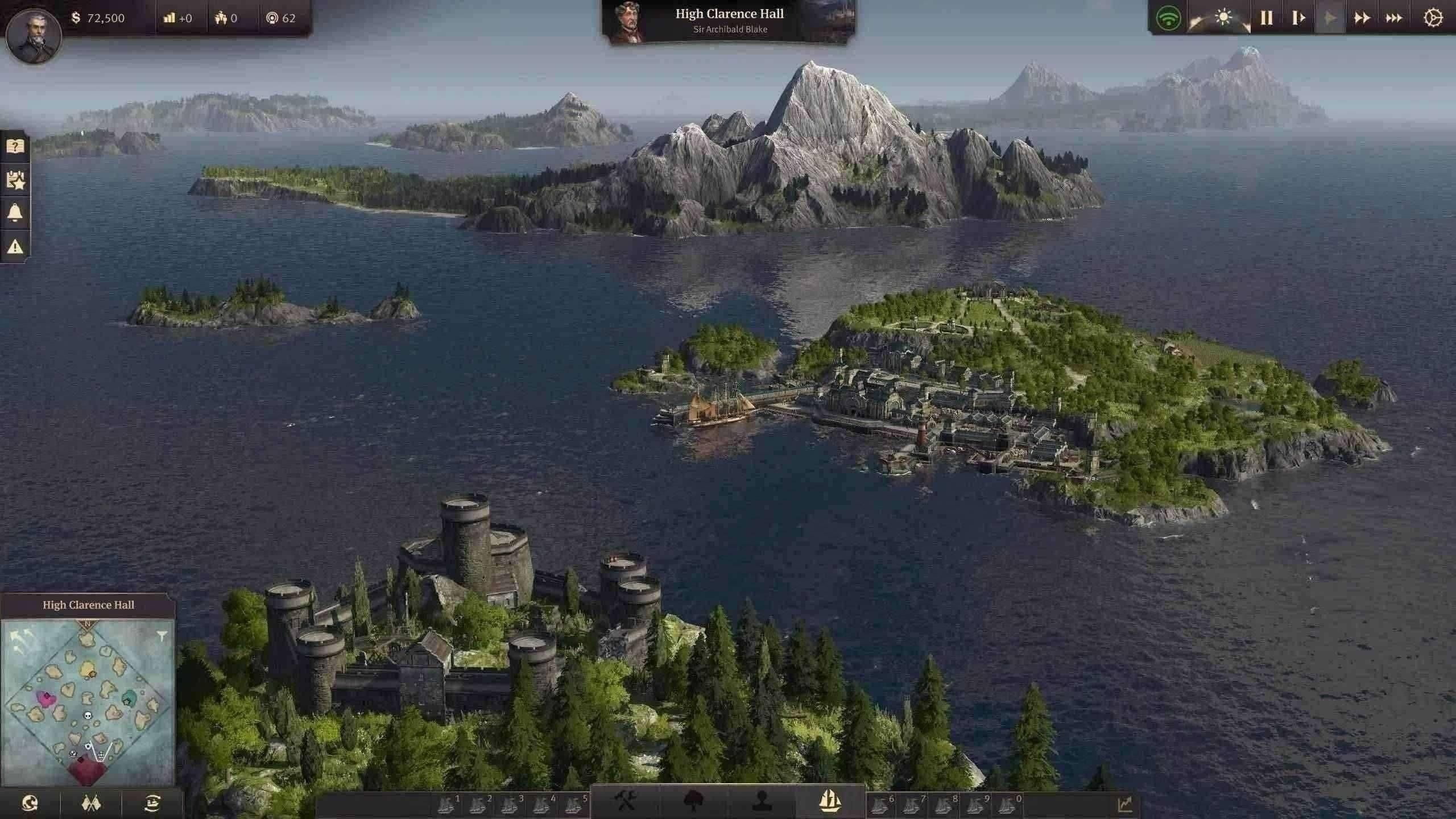This screenshot has height=819, width=1456.
Task: Open the question-mark help book
Action: point(15,146)
